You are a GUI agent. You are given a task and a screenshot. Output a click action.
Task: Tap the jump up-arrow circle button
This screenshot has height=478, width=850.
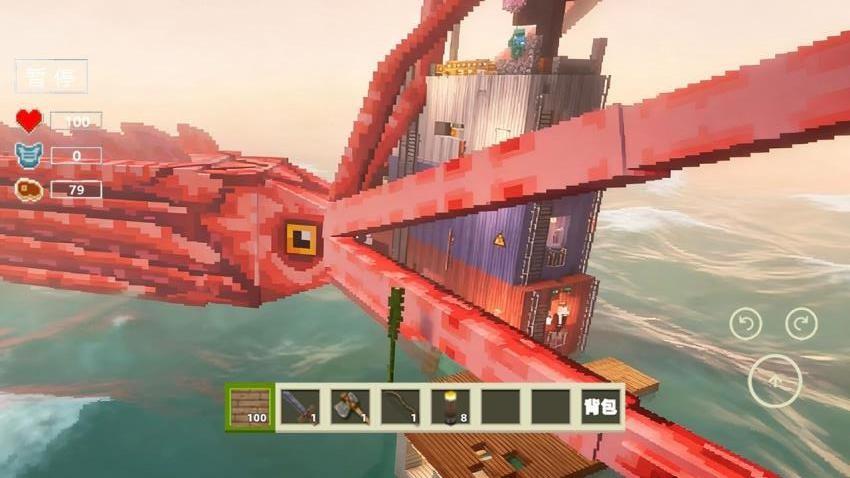coord(774,381)
